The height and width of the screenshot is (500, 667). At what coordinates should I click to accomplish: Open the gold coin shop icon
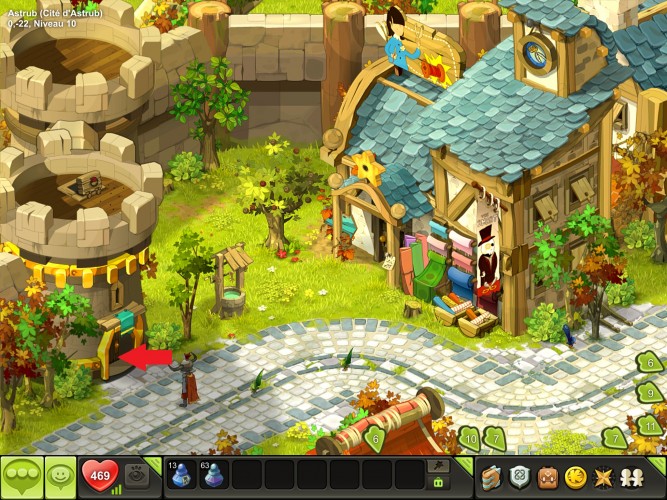[575, 476]
